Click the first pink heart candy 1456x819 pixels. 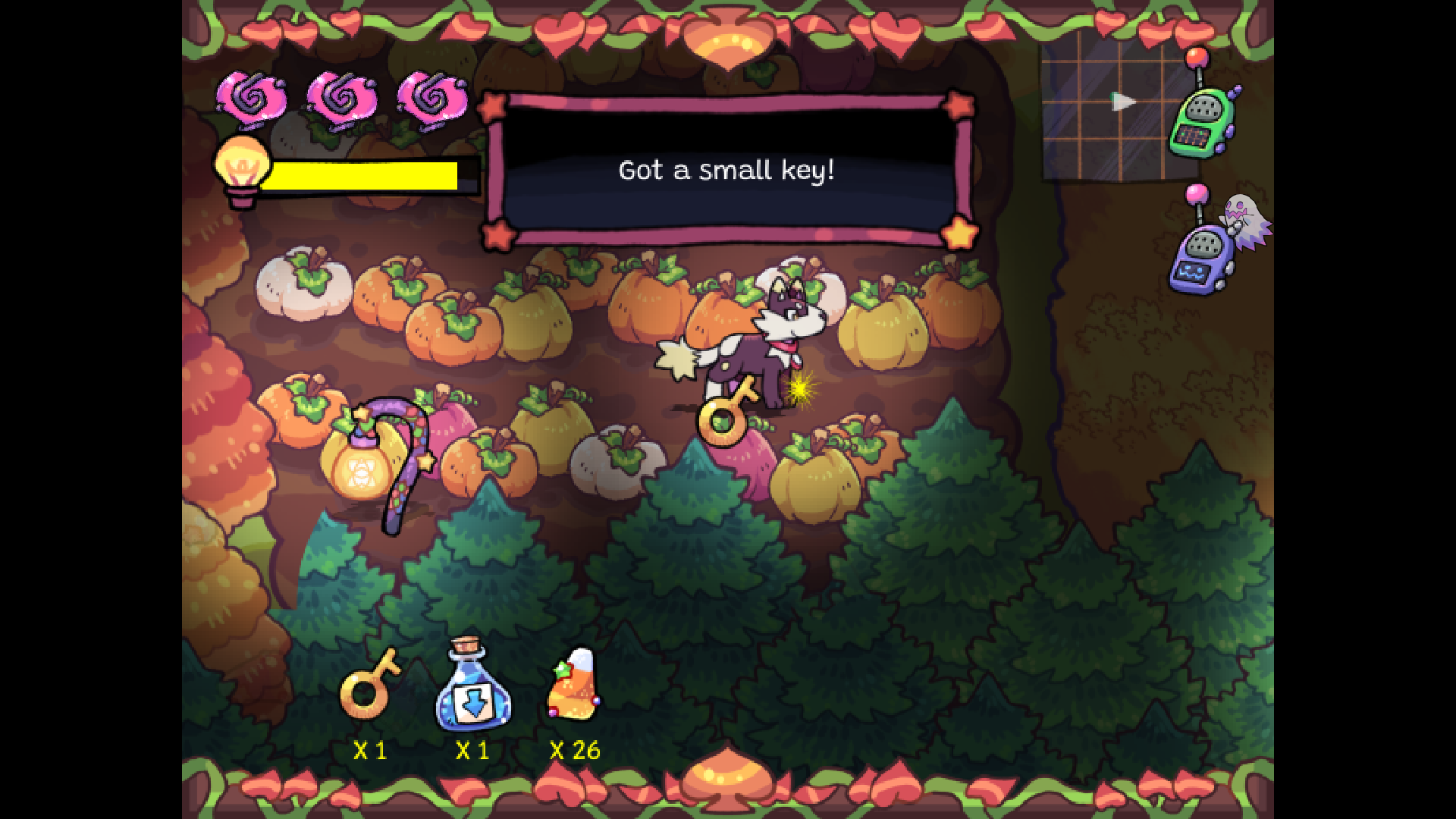click(254, 97)
